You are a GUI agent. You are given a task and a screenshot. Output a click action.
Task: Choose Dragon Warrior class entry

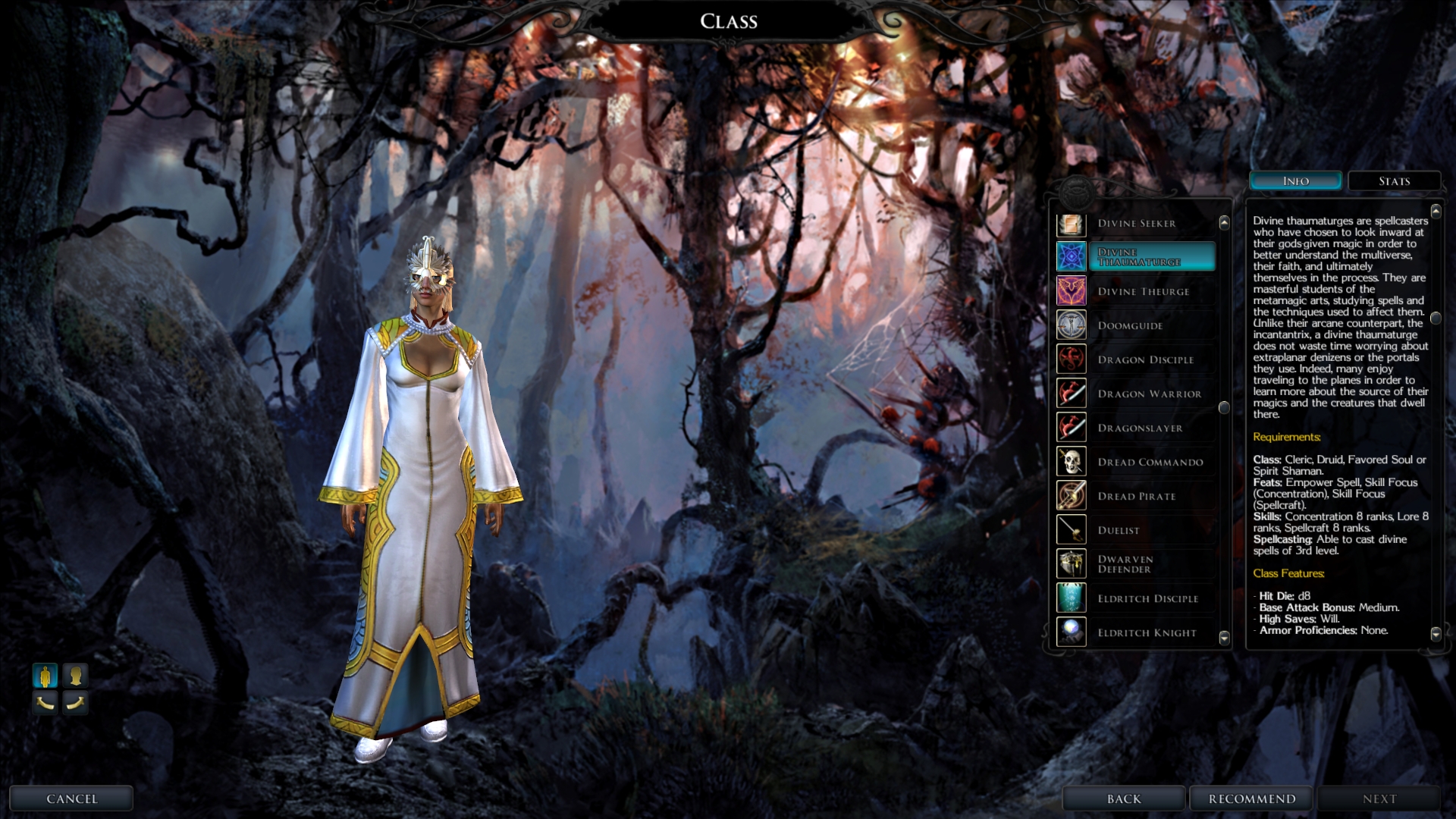[1149, 394]
